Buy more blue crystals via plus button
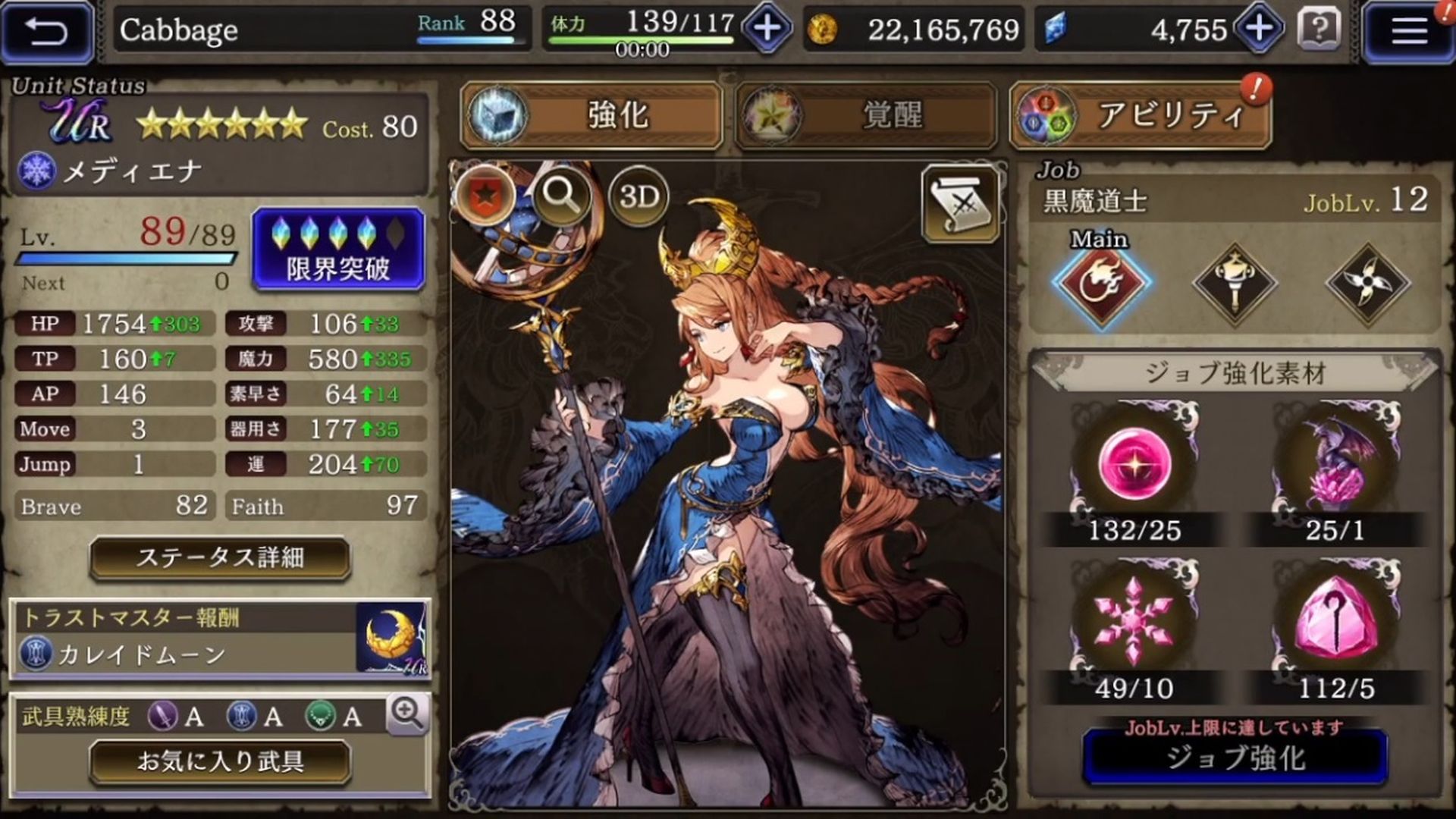This screenshot has width=1456, height=819. 1258,30
